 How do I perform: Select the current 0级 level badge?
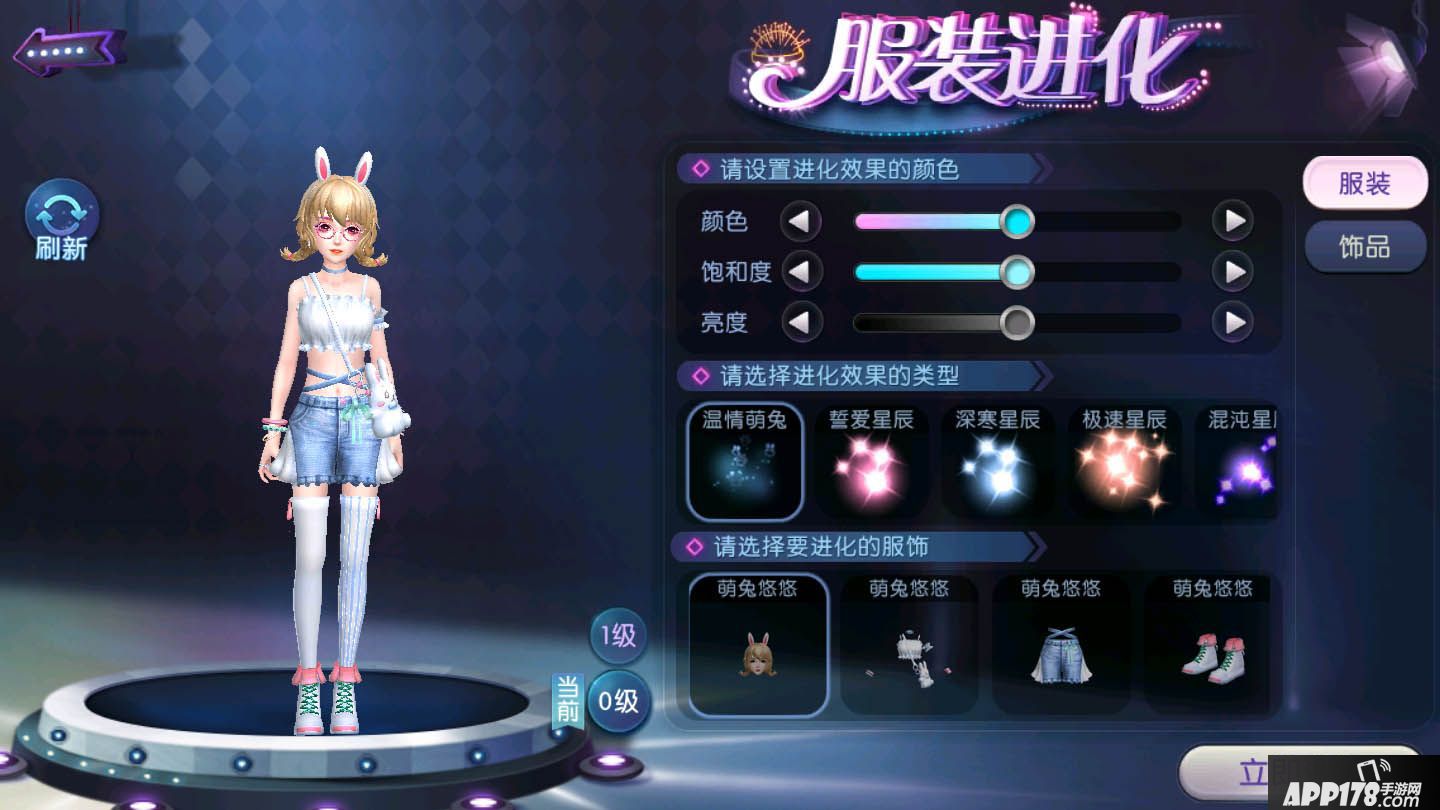pyautogui.click(x=617, y=702)
